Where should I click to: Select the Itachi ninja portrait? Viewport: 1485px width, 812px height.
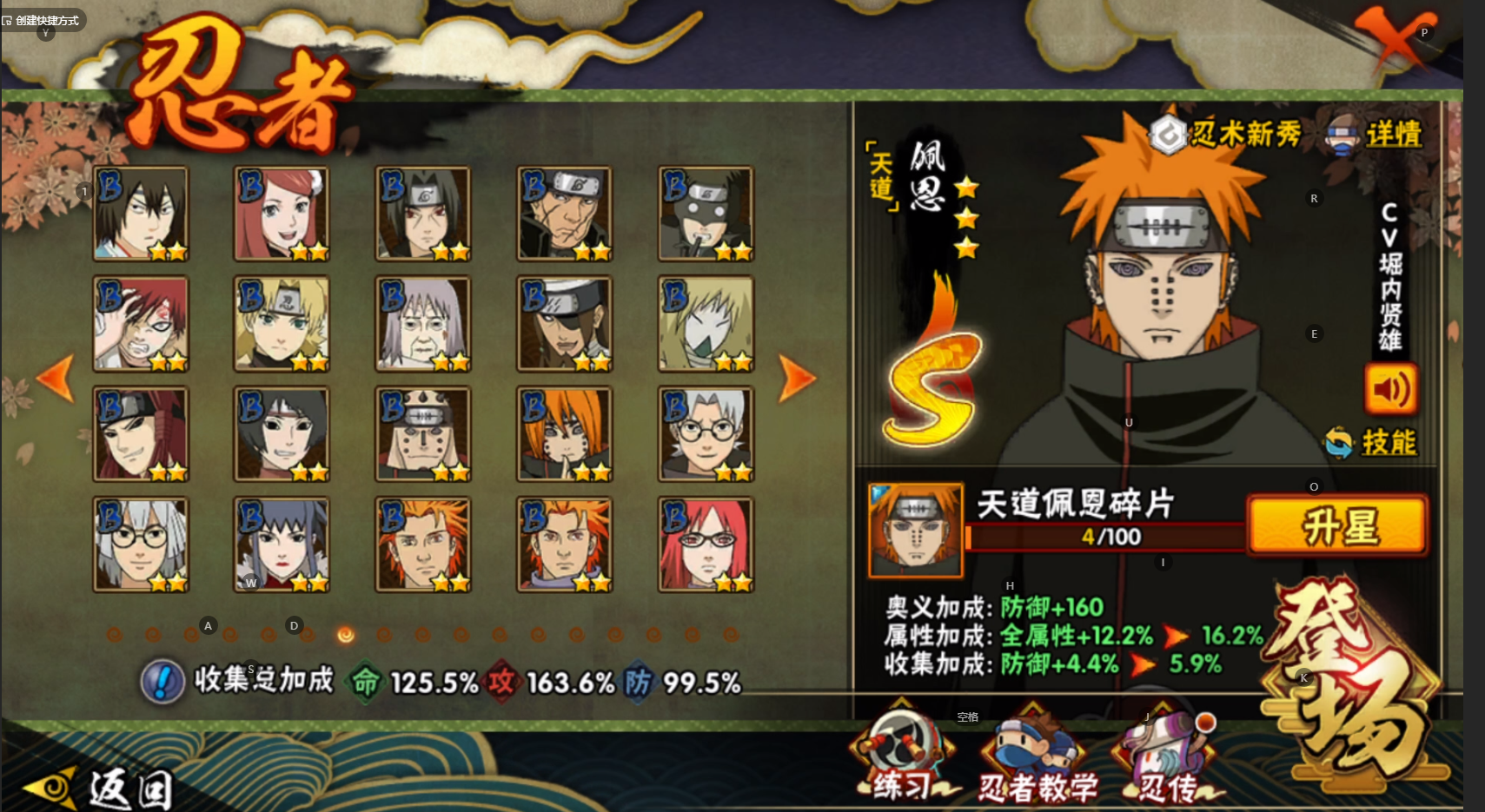pos(423,214)
